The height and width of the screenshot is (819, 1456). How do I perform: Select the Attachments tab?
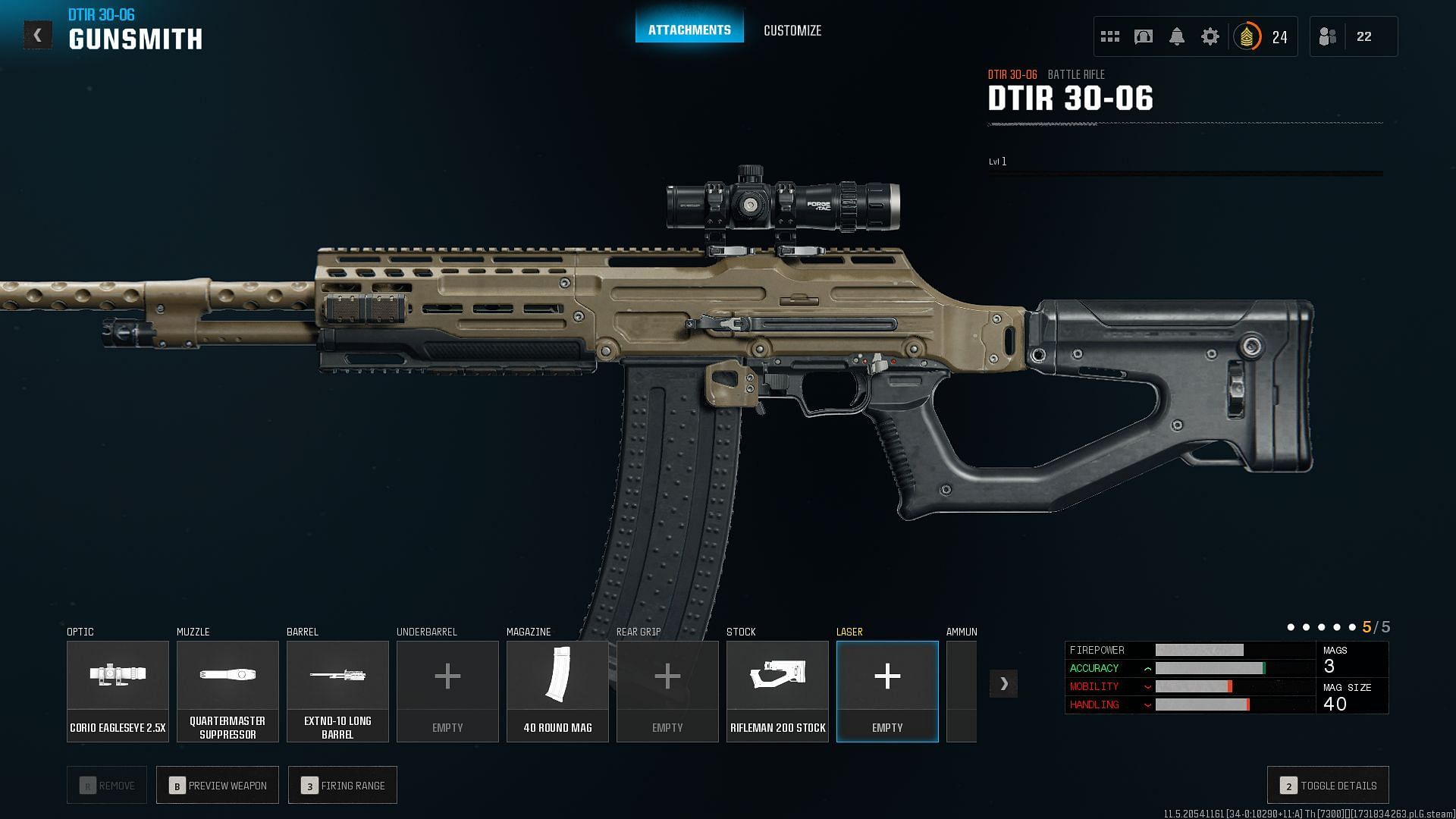pyautogui.click(x=689, y=30)
